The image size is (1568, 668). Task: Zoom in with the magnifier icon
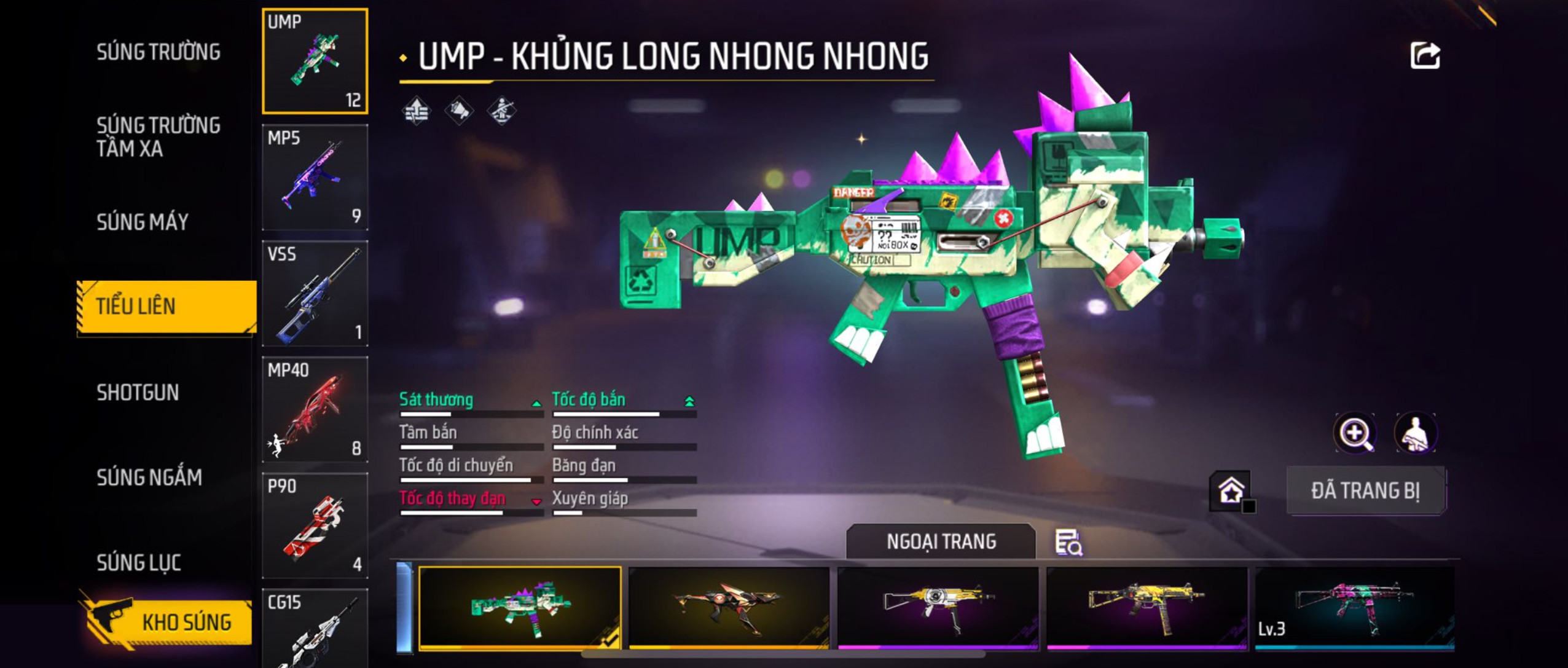(x=1355, y=433)
